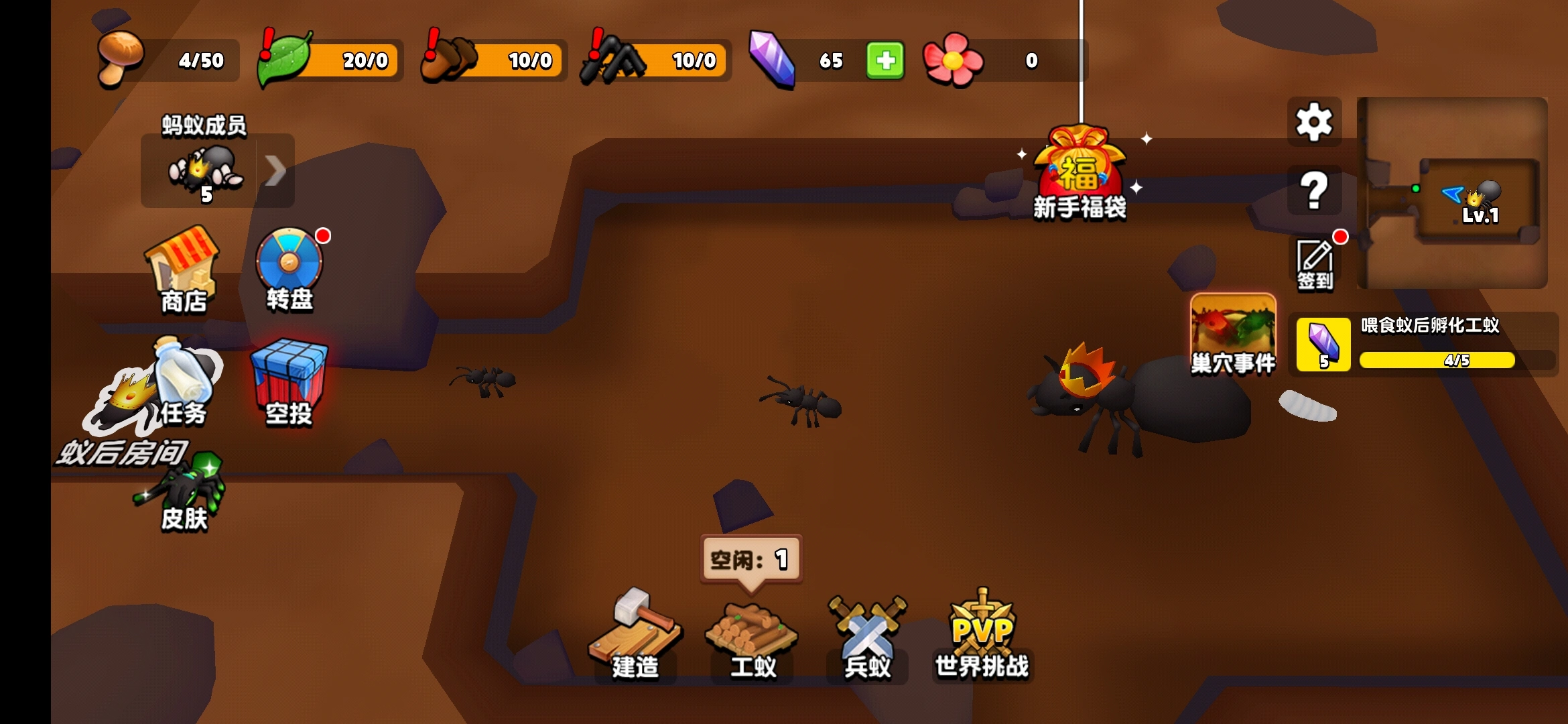The width and height of the screenshot is (1568, 724).
Task: Open the 皮肤 skins menu
Action: point(184,496)
